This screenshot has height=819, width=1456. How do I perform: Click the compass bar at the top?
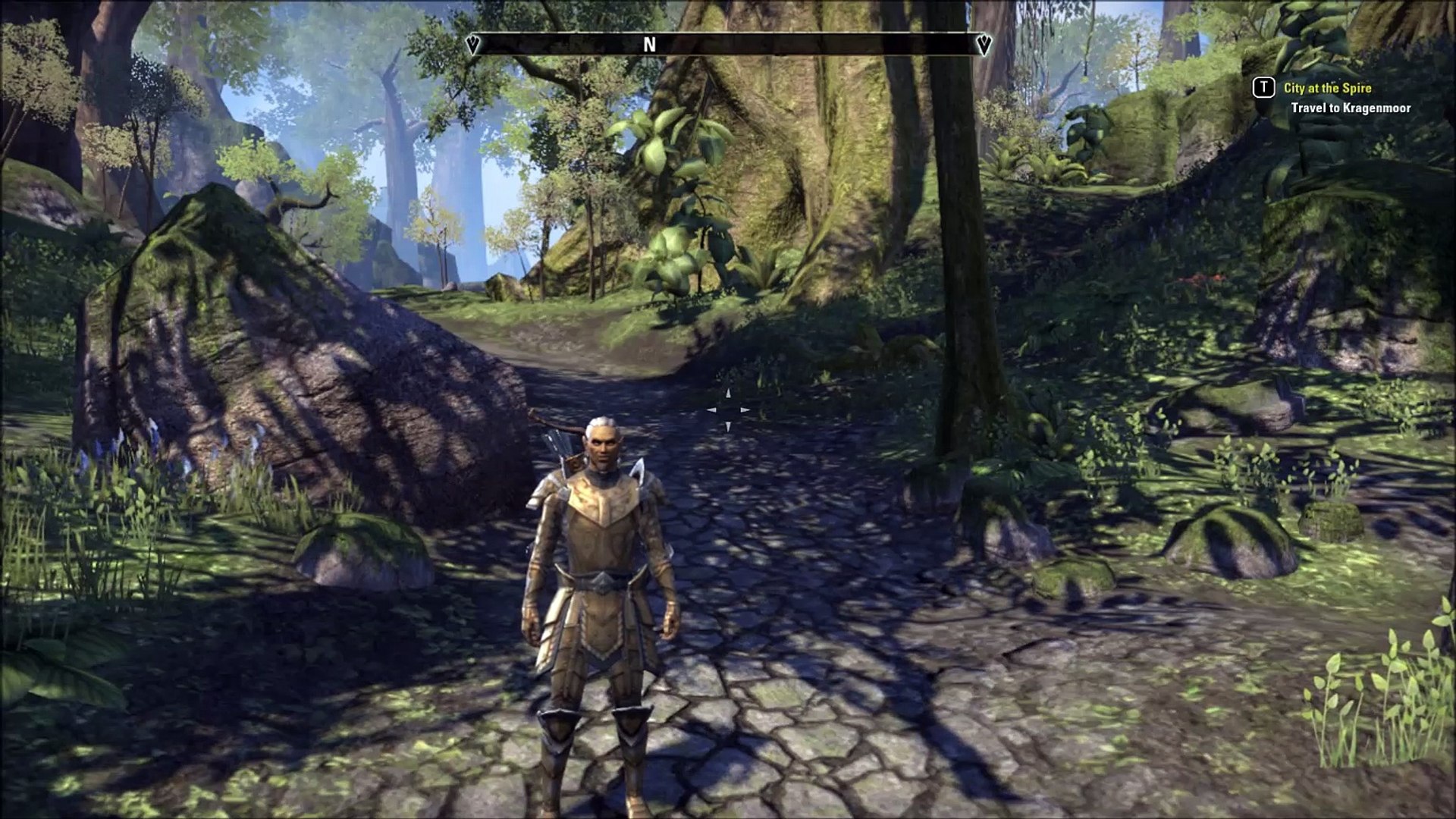click(728, 45)
